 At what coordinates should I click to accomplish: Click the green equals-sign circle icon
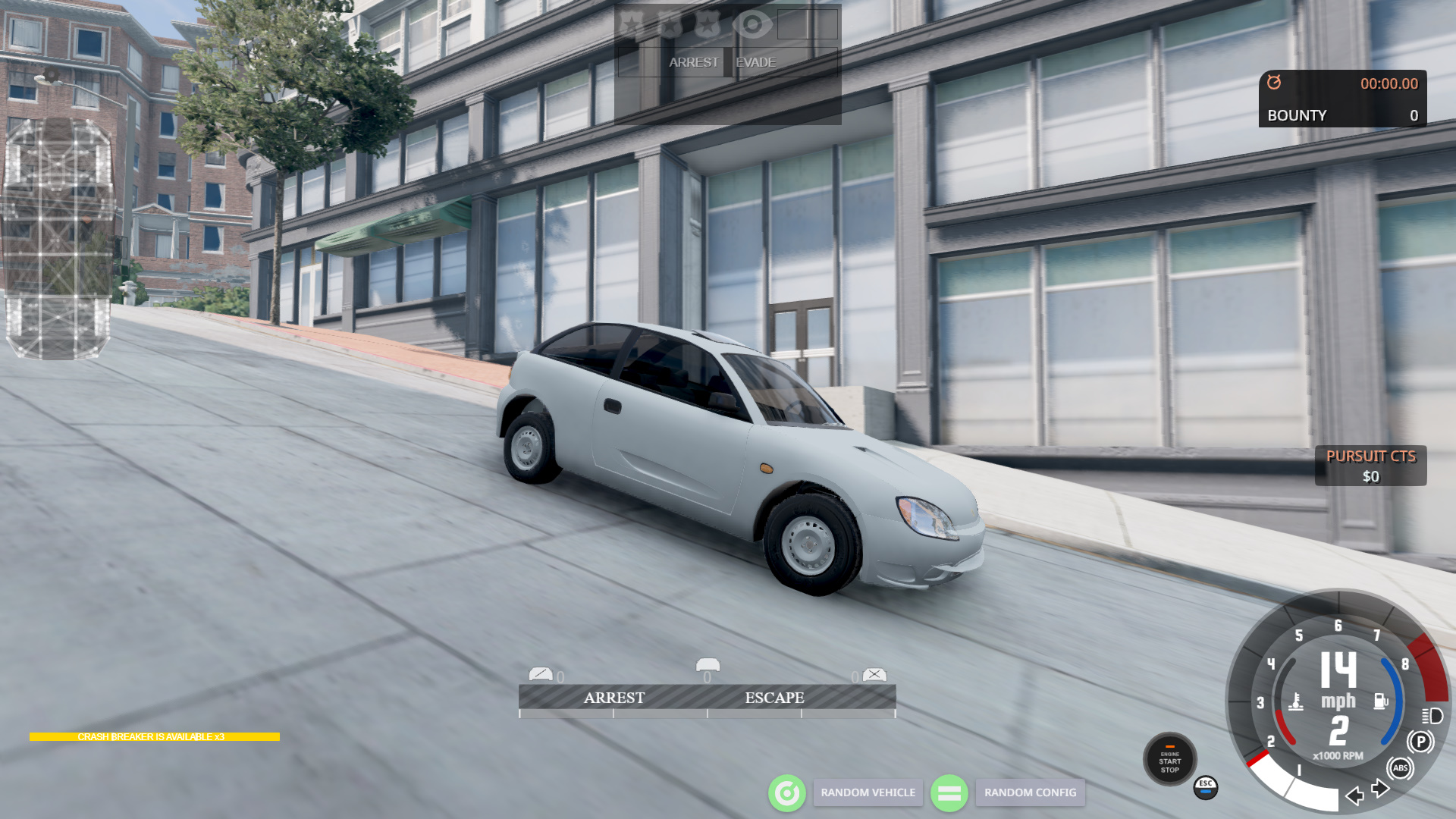[x=949, y=793]
